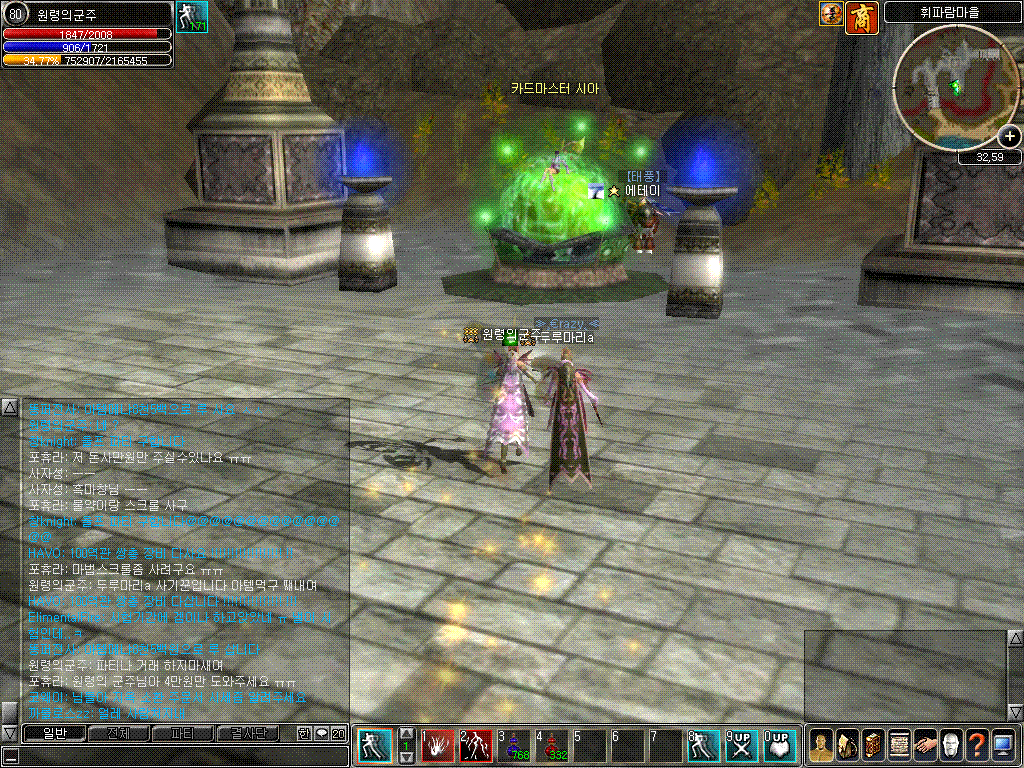Open the 결사단 chat tab

pyautogui.click(x=247, y=733)
